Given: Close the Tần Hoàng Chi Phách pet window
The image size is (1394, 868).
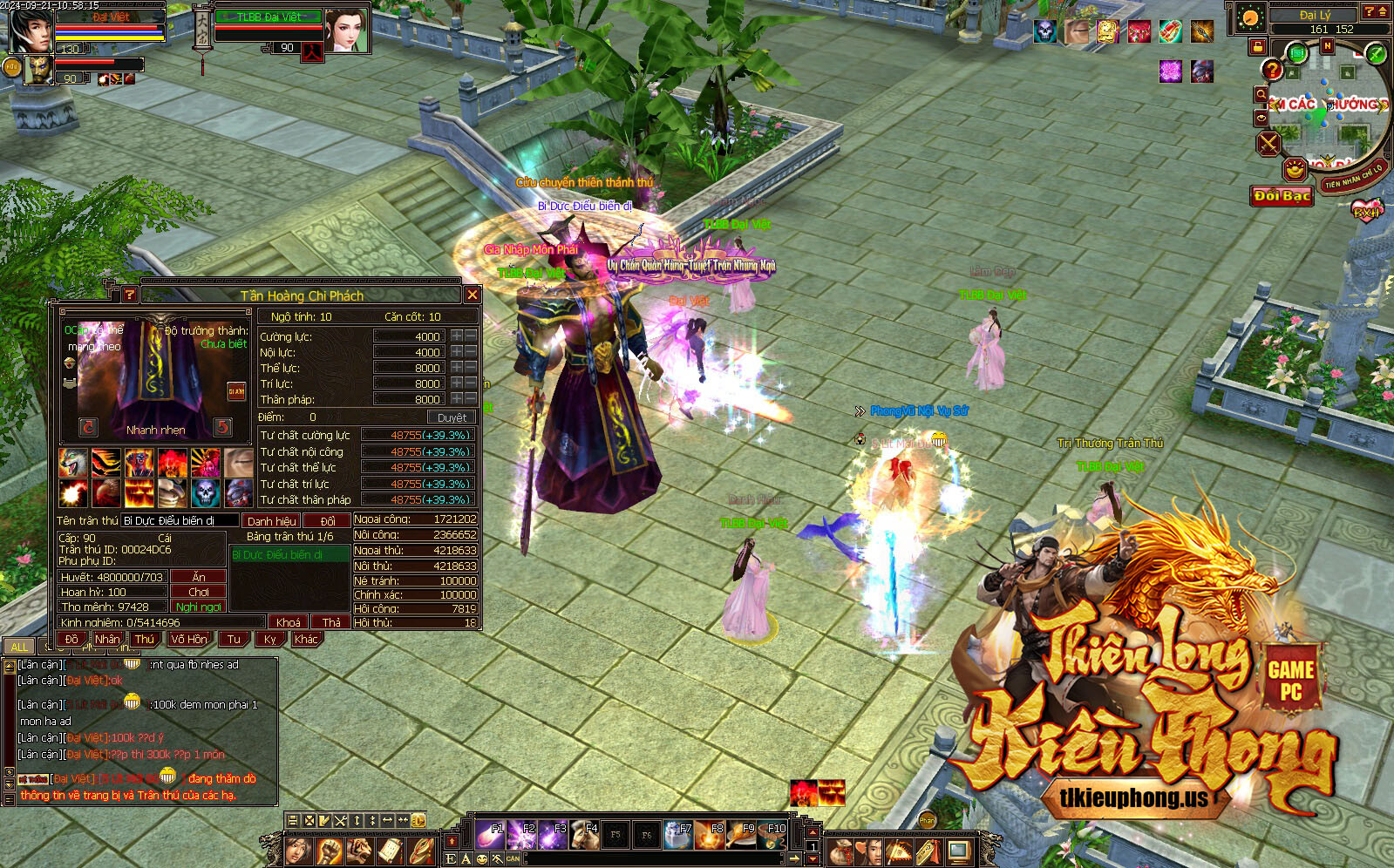Looking at the screenshot, I should point(472,295).
